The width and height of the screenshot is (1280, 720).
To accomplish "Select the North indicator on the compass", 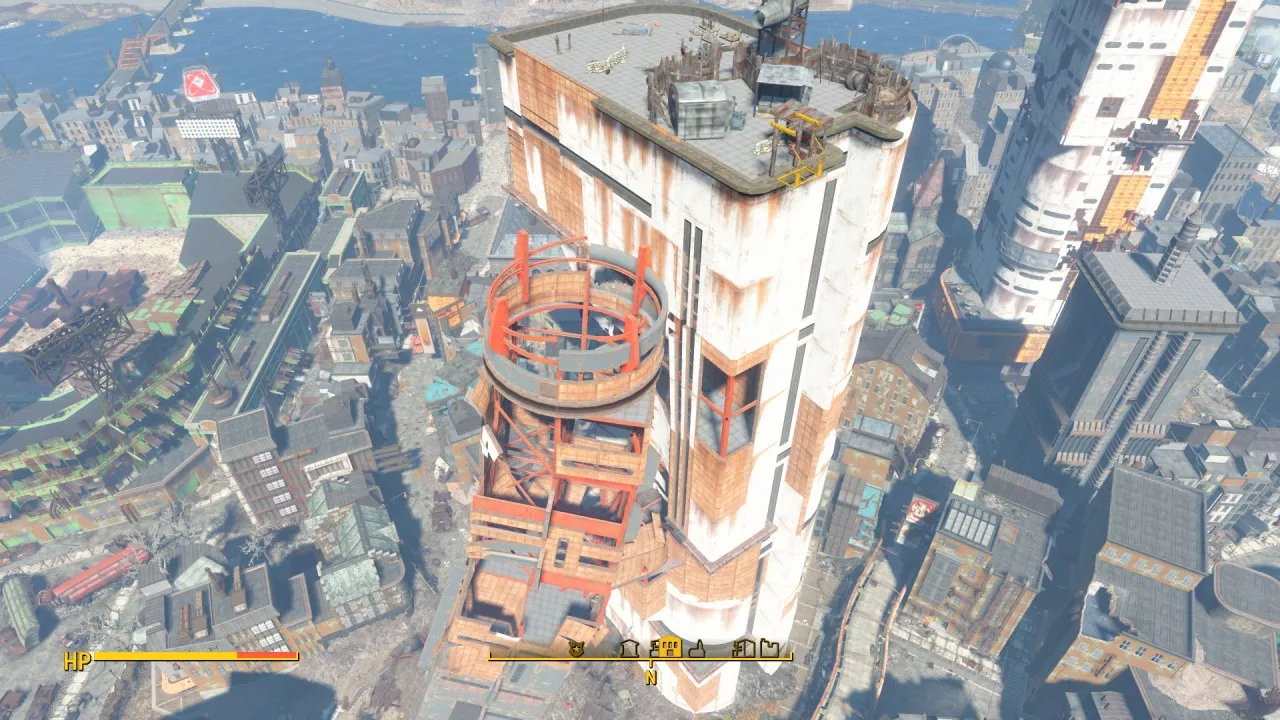I will pos(651,676).
